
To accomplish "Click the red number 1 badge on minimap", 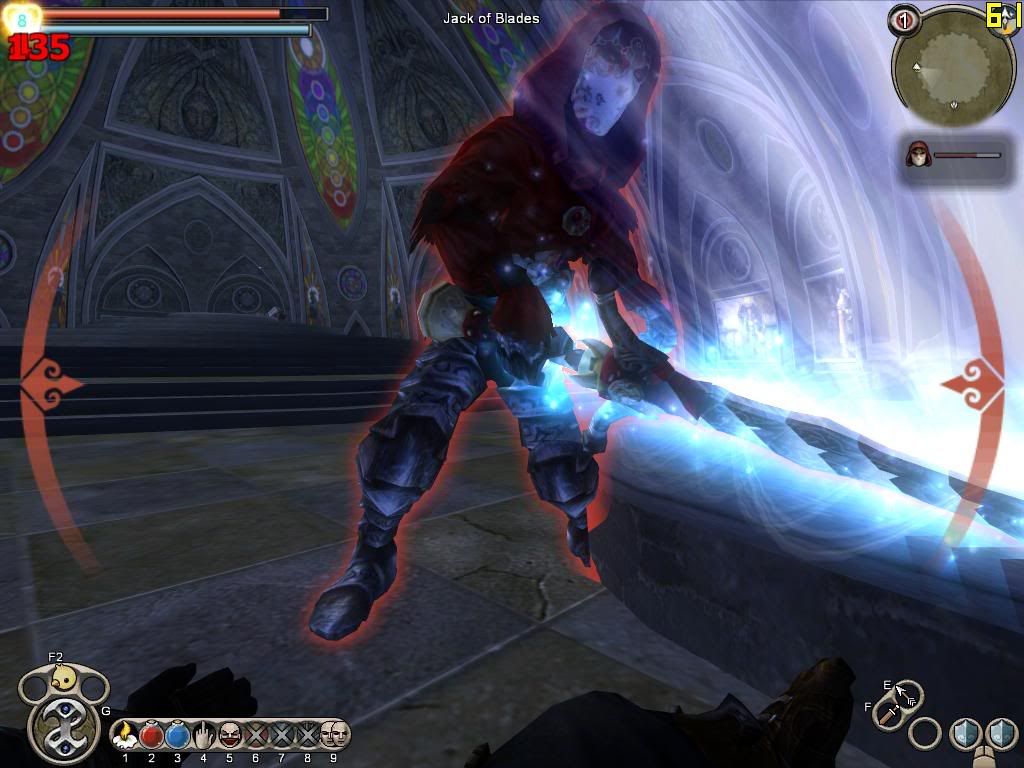I will pos(904,20).
